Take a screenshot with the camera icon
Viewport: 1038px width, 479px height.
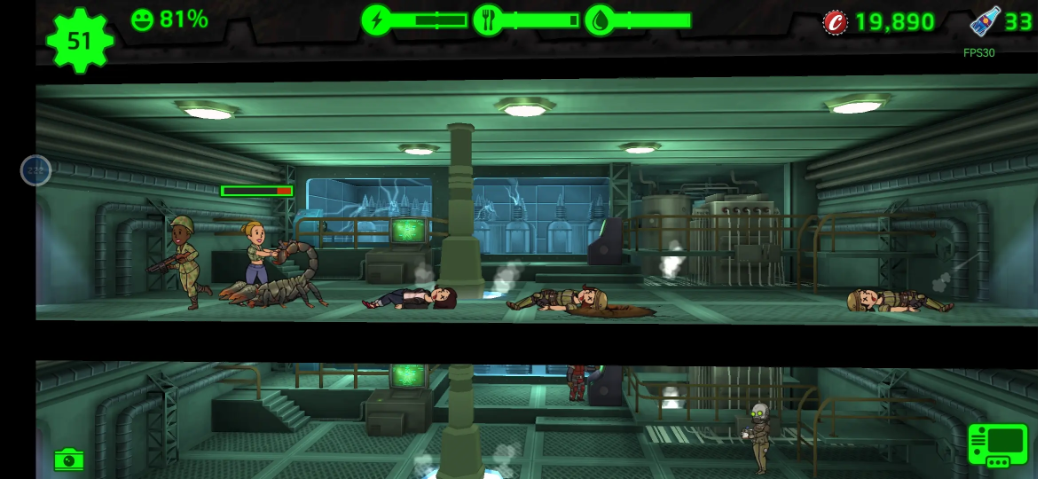(68, 459)
